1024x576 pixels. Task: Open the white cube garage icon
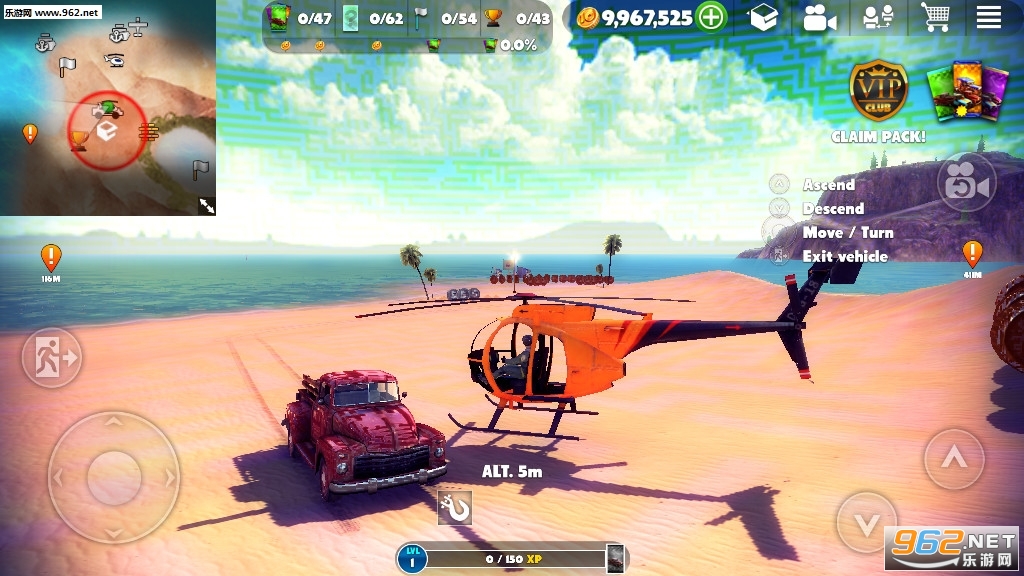tap(764, 18)
